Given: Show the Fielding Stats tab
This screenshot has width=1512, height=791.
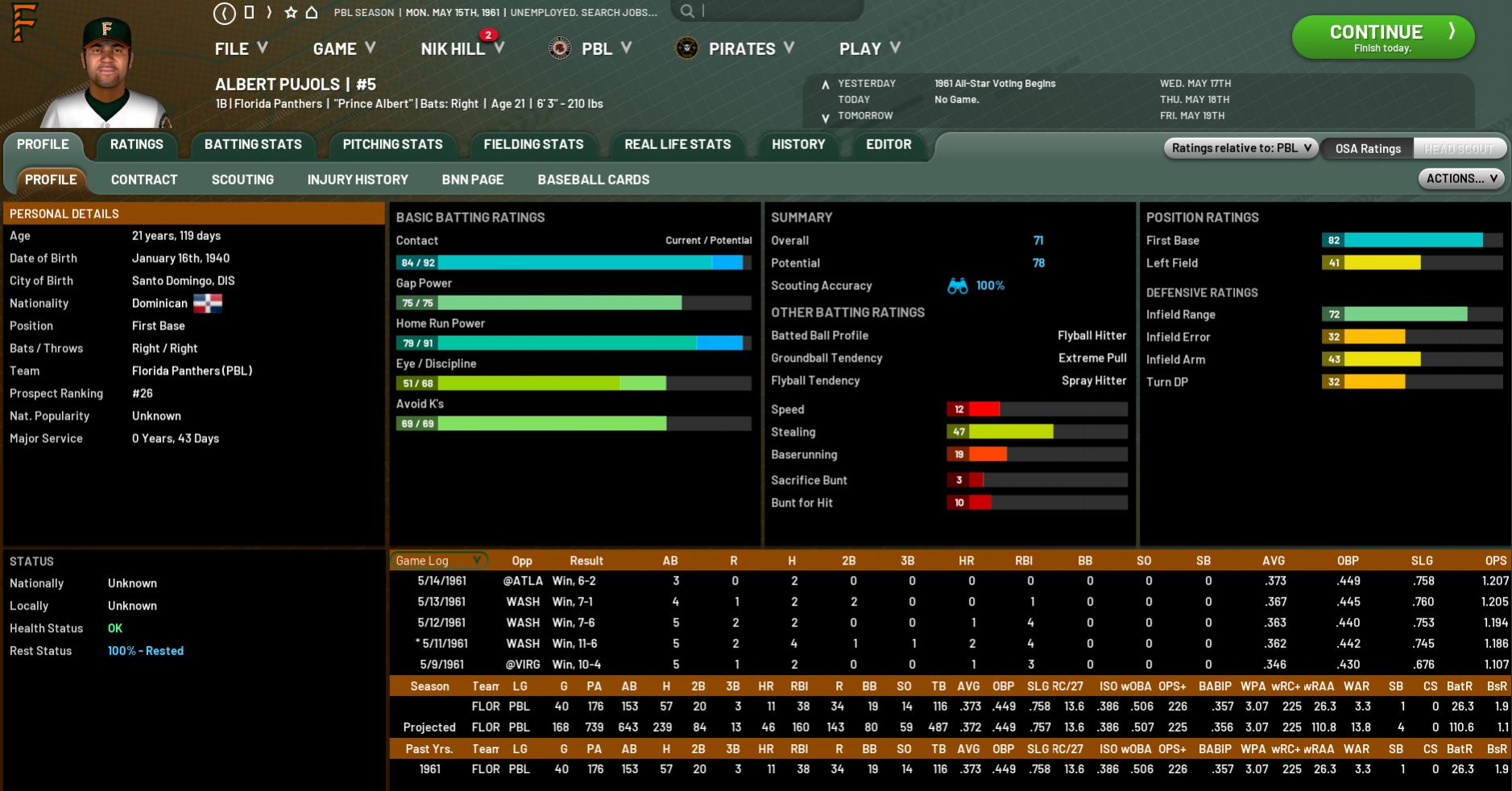Looking at the screenshot, I should pos(533,145).
